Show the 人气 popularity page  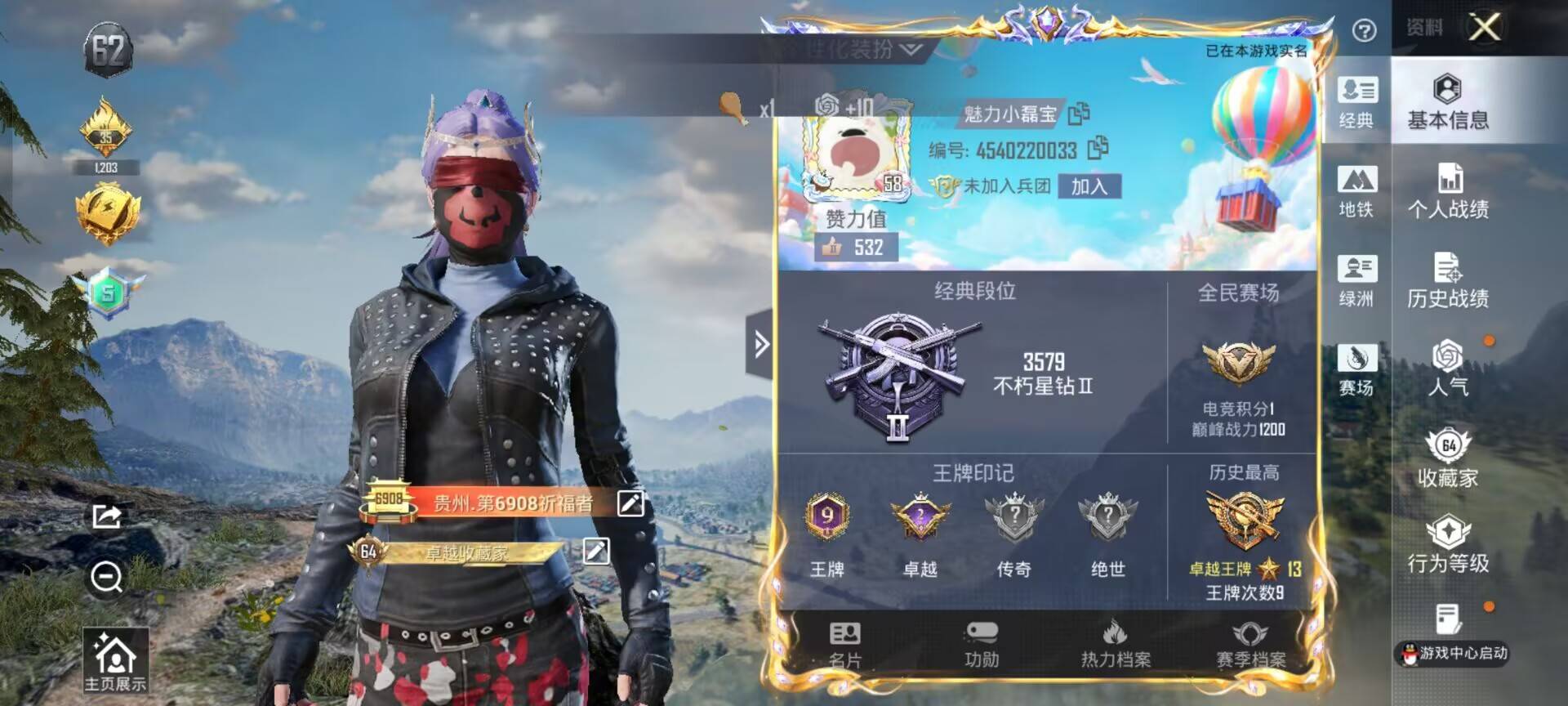pos(1448,369)
